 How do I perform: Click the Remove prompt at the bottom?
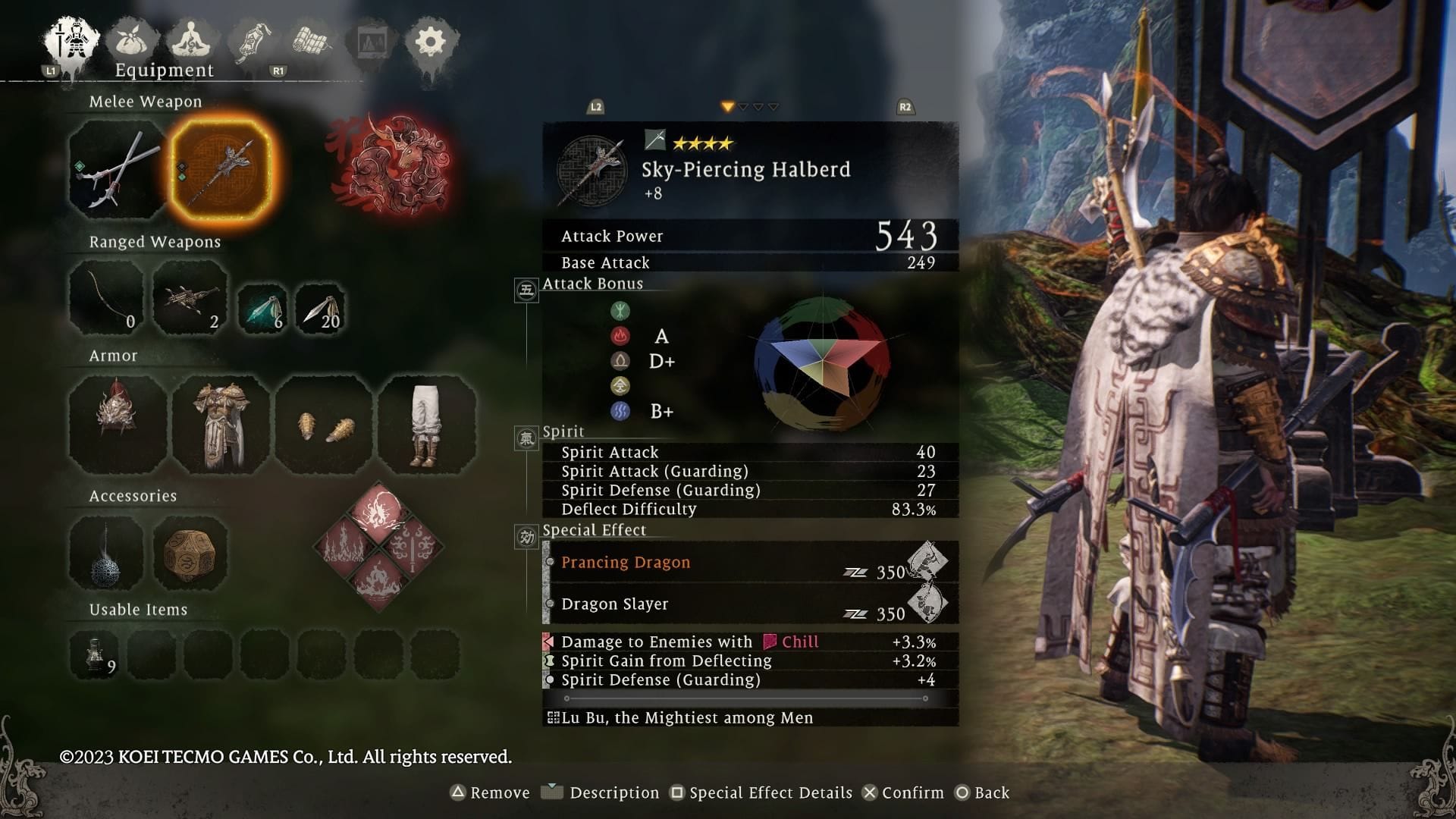point(492,792)
